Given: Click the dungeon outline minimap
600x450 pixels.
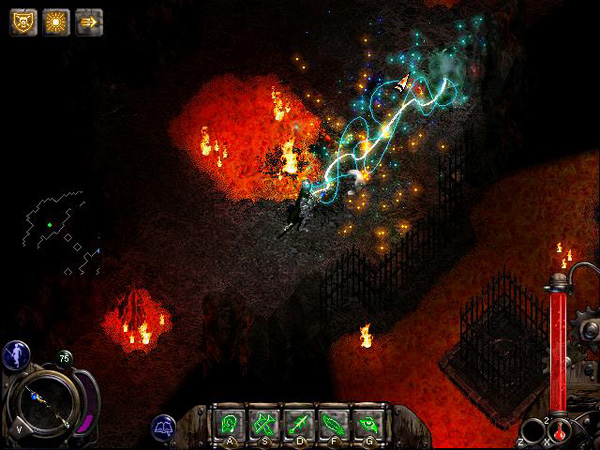Looking at the screenshot, I should (62, 230).
